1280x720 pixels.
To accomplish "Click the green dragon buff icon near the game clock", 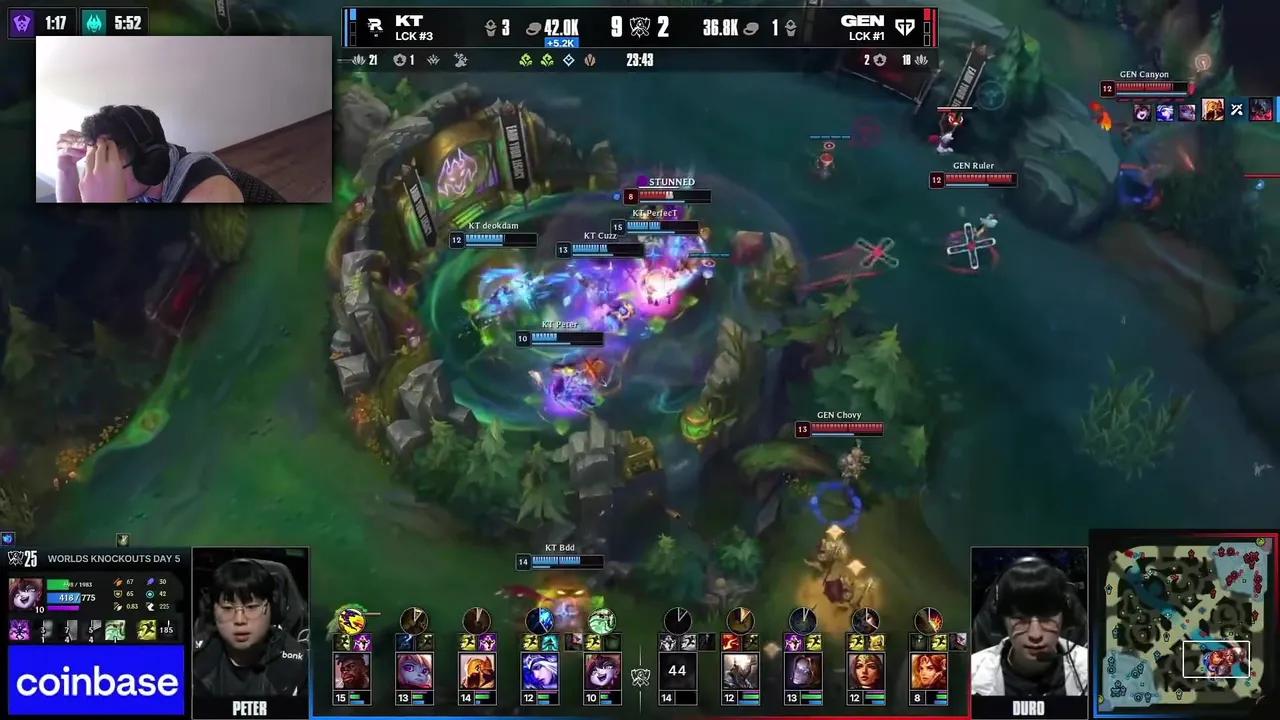I will click(526, 60).
